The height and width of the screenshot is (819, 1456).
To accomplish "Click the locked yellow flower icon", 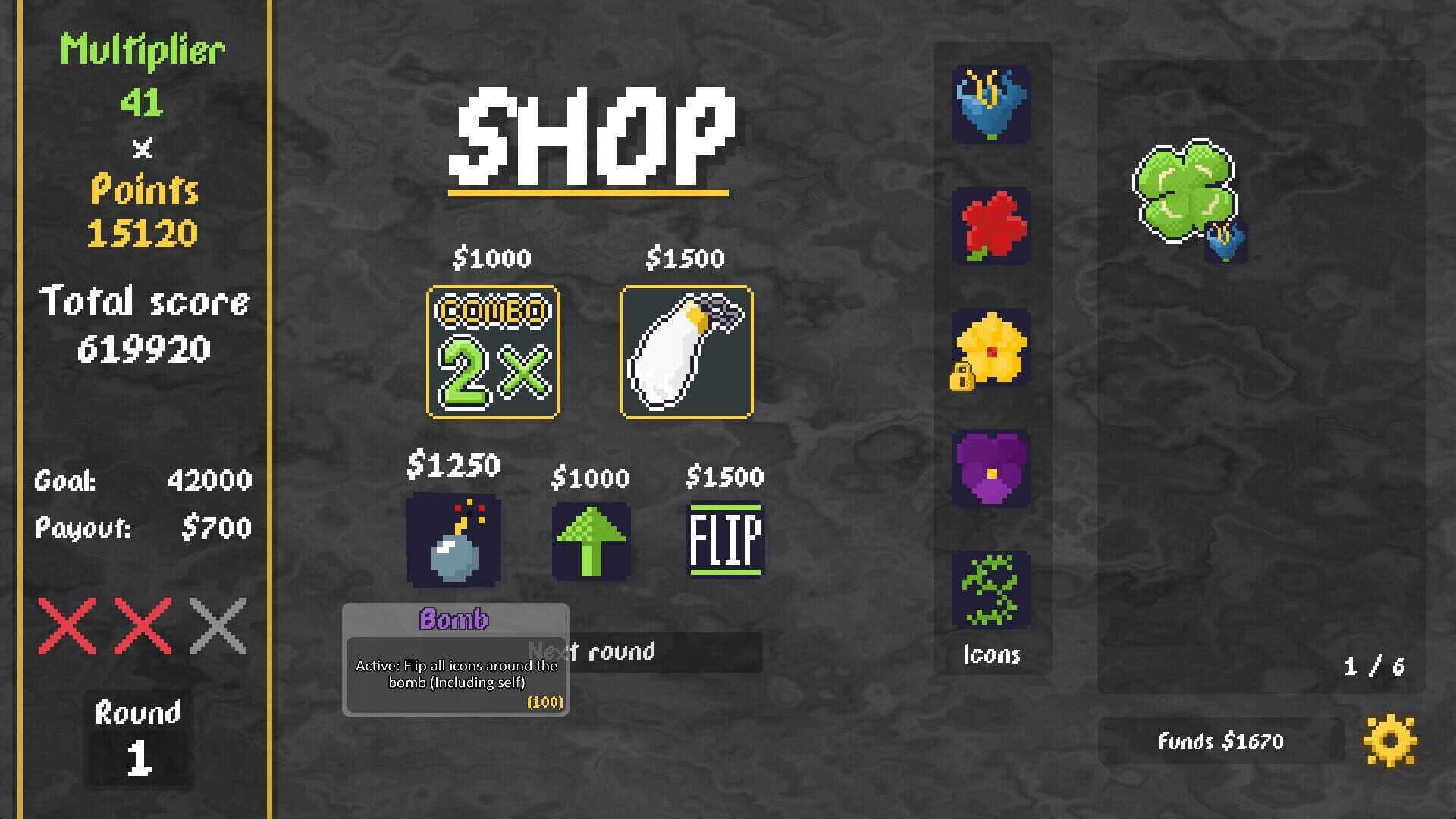I will [x=990, y=349].
